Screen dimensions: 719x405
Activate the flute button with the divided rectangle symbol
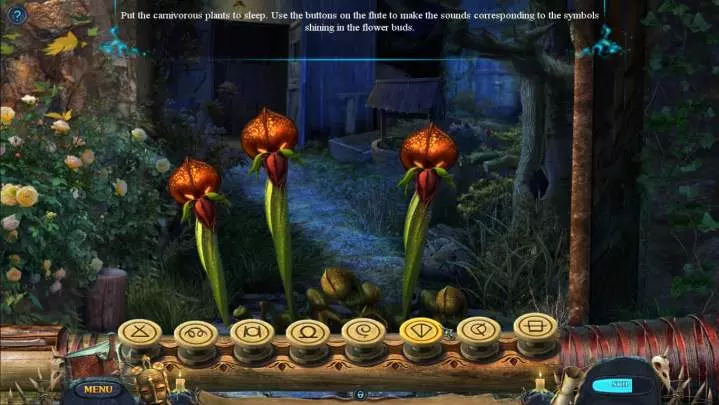(x=535, y=325)
